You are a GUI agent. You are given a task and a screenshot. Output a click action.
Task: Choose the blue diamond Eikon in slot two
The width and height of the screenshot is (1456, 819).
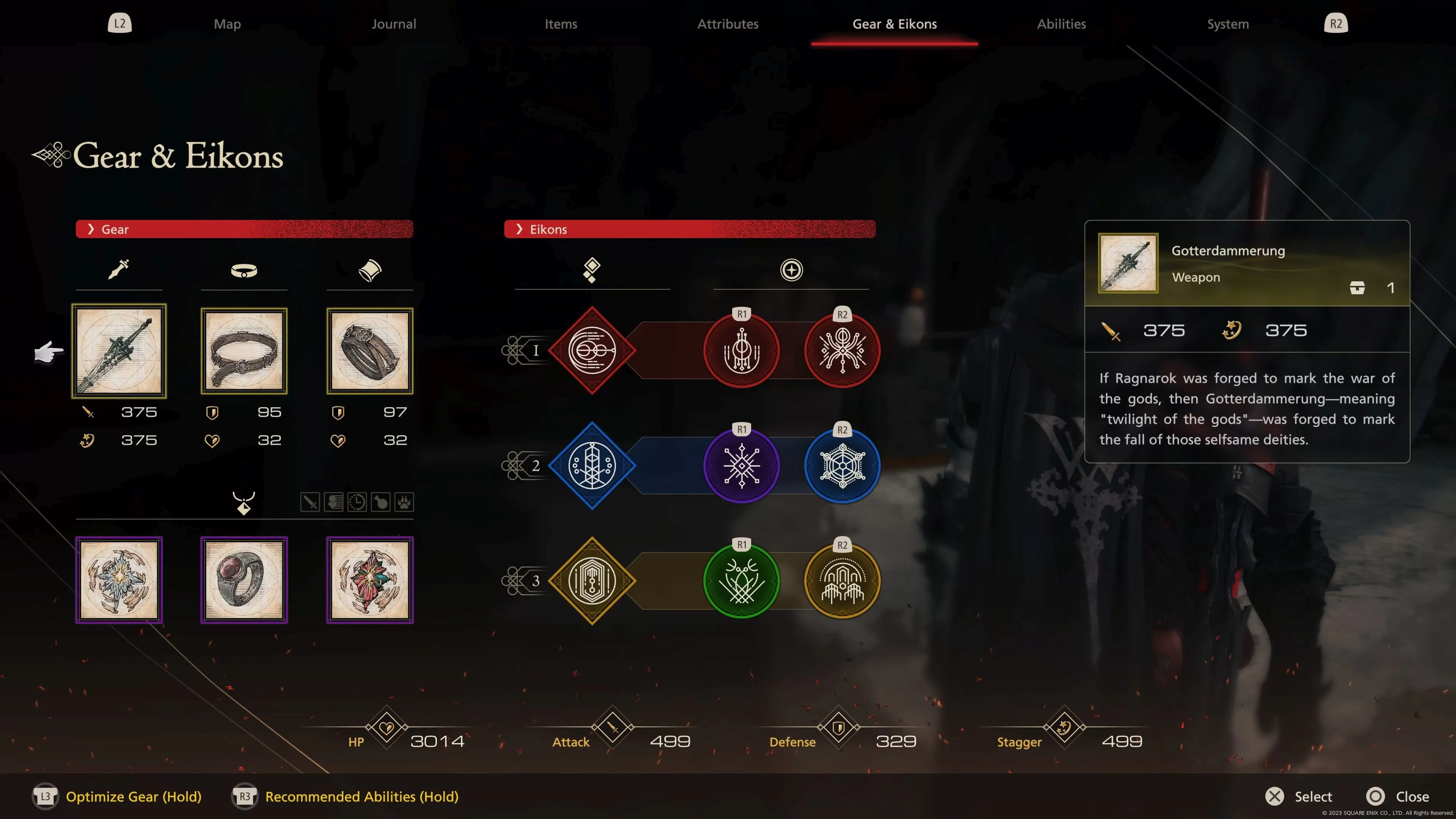pyautogui.click(x=592, y=465)
